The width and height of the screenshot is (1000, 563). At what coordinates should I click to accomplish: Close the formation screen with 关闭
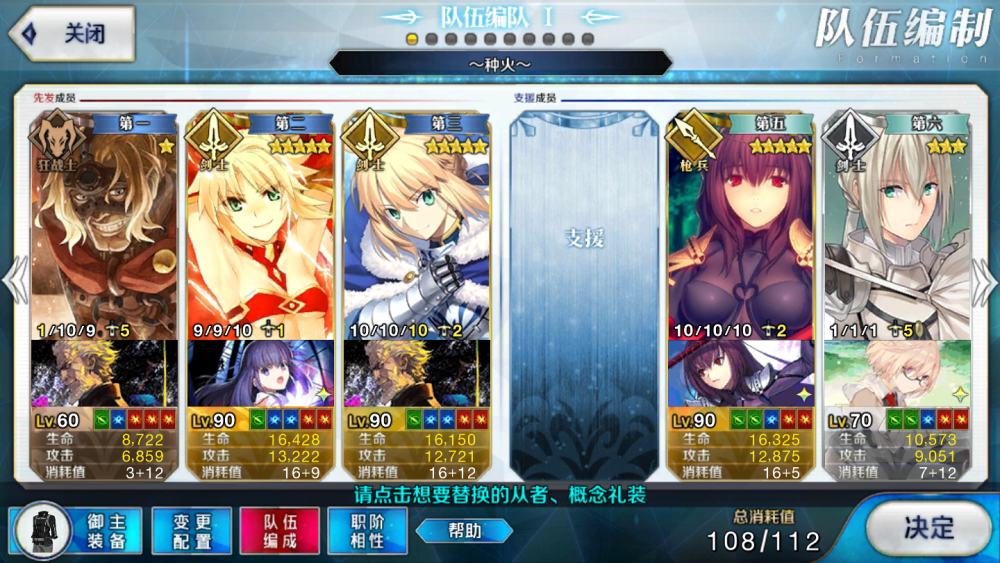click(72, 33)
